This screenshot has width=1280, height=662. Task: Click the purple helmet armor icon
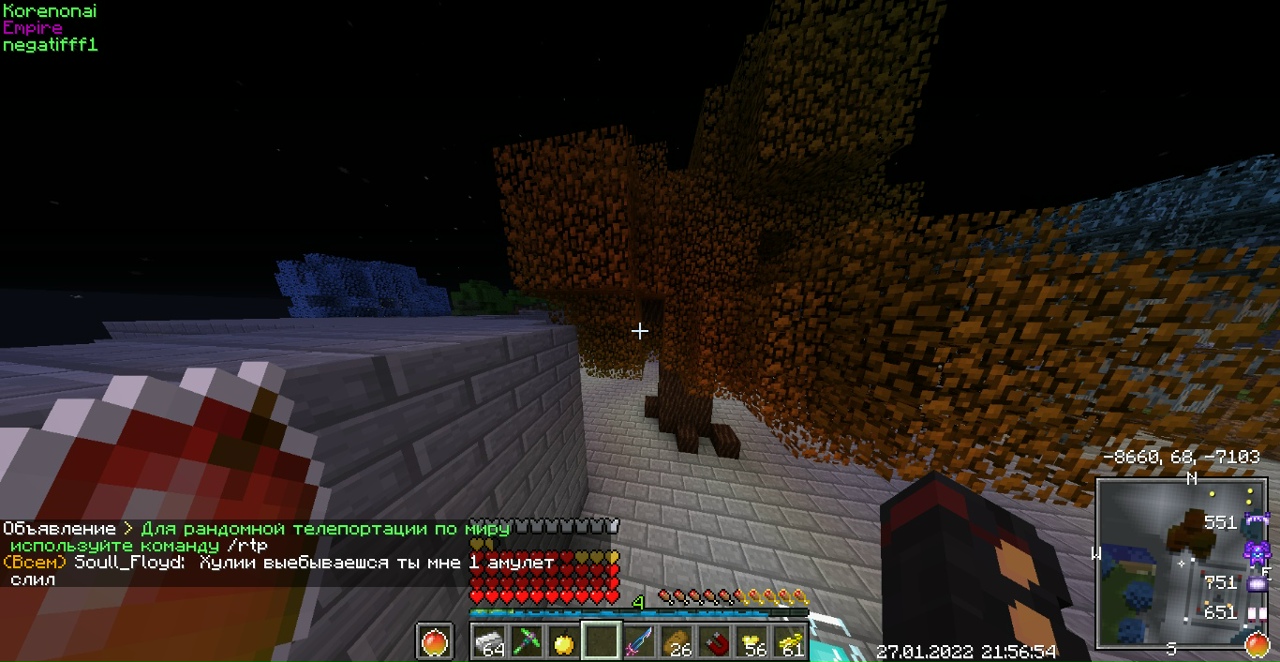[x=1255, y=521]
